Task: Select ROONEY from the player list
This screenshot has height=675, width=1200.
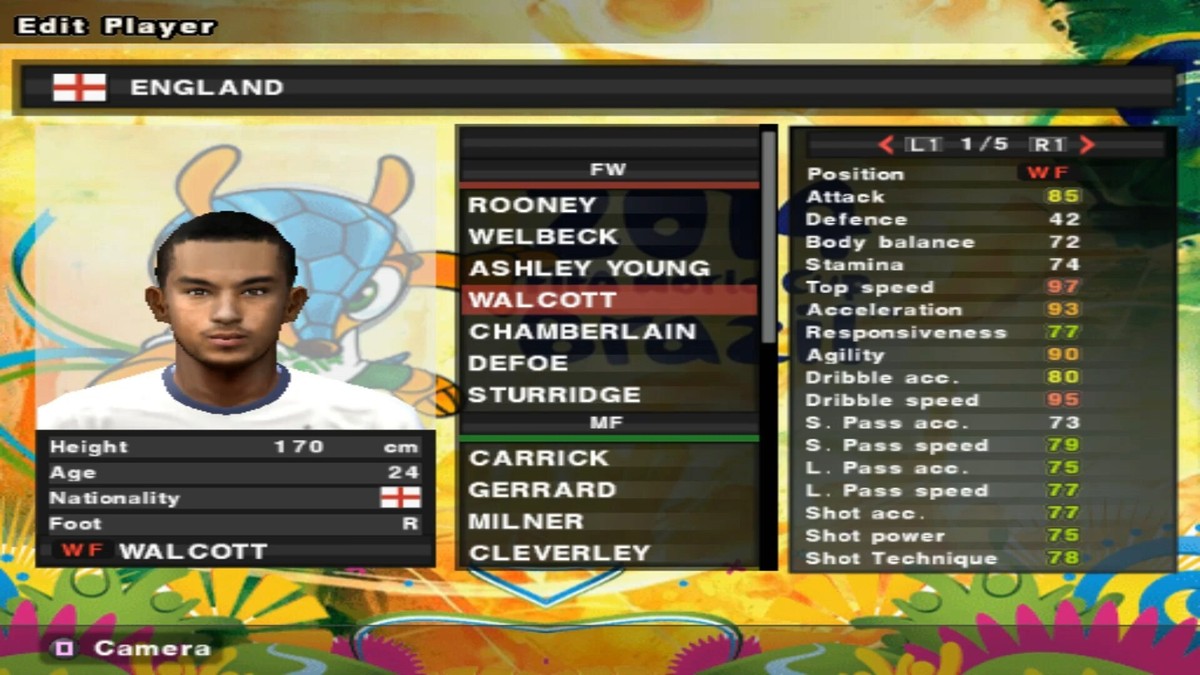Action: point(532,205)
